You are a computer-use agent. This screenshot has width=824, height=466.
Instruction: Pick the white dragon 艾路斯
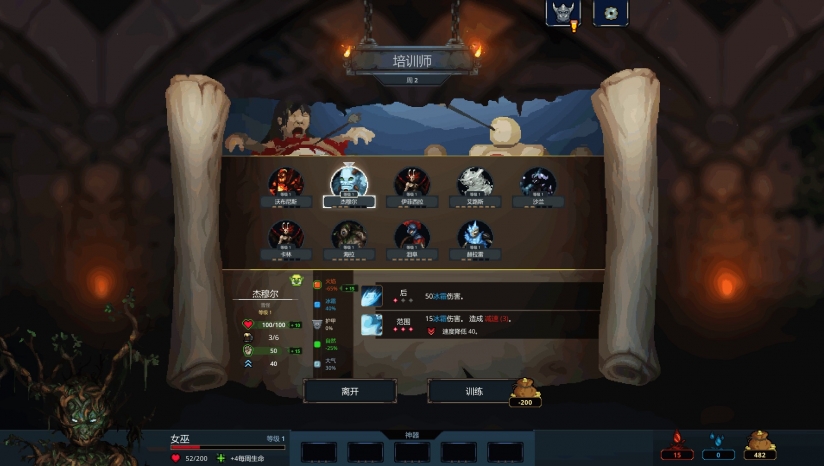[x=475, y=184]
